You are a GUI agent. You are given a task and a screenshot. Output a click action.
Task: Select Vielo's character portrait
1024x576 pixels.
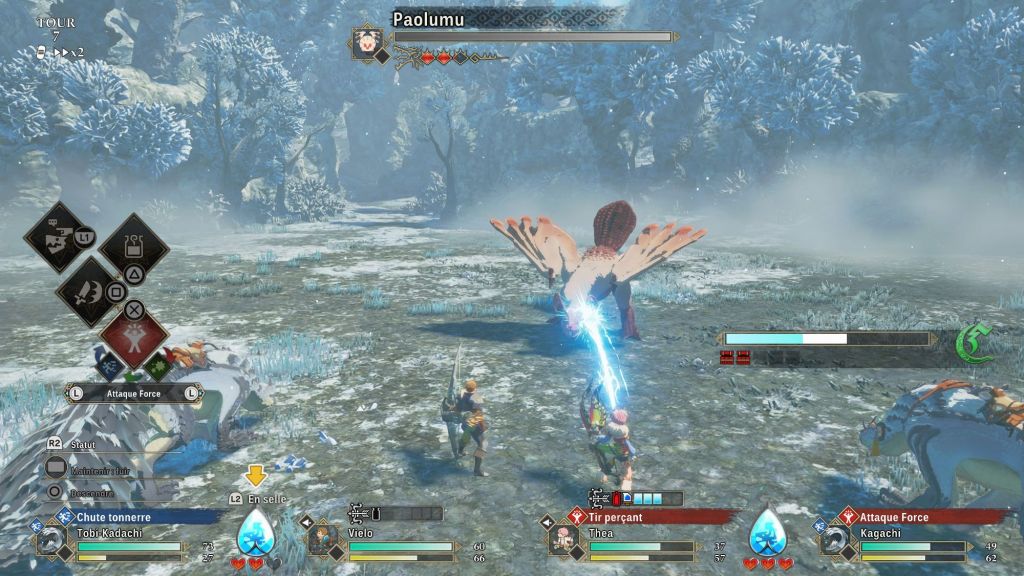point(322,541)
